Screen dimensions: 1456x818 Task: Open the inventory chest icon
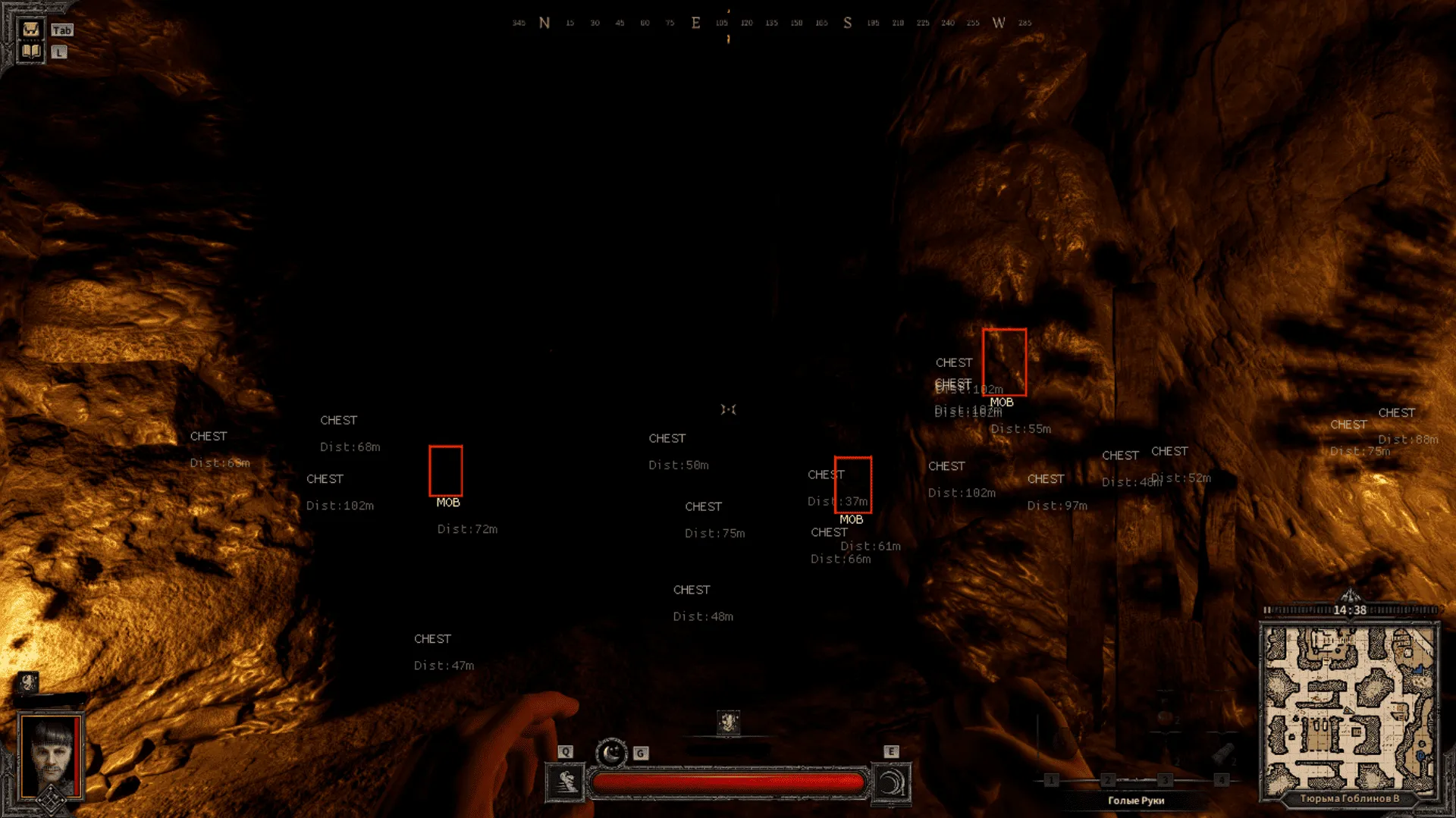click(x=31, y=30)
